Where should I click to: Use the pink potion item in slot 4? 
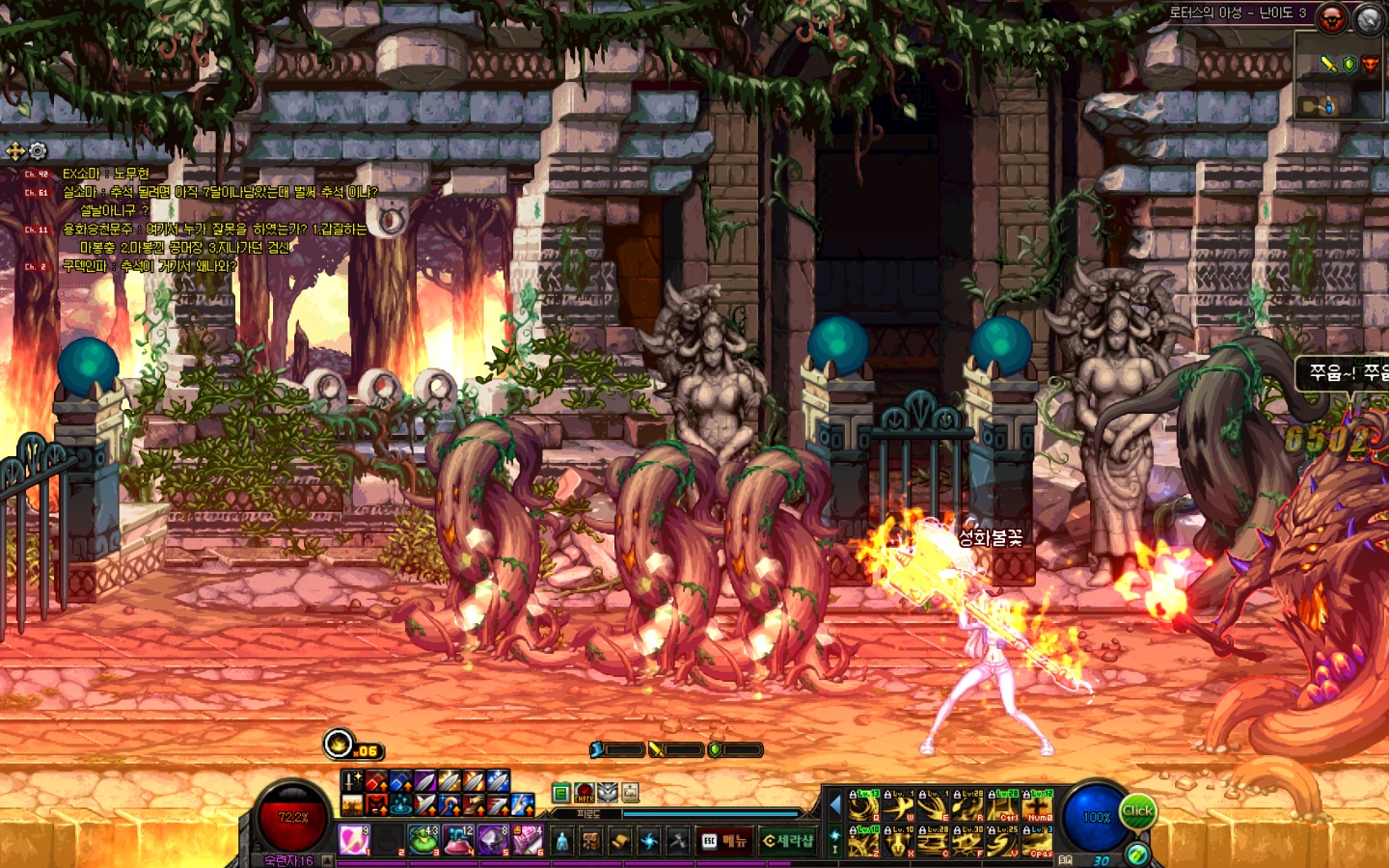(458, 839)
